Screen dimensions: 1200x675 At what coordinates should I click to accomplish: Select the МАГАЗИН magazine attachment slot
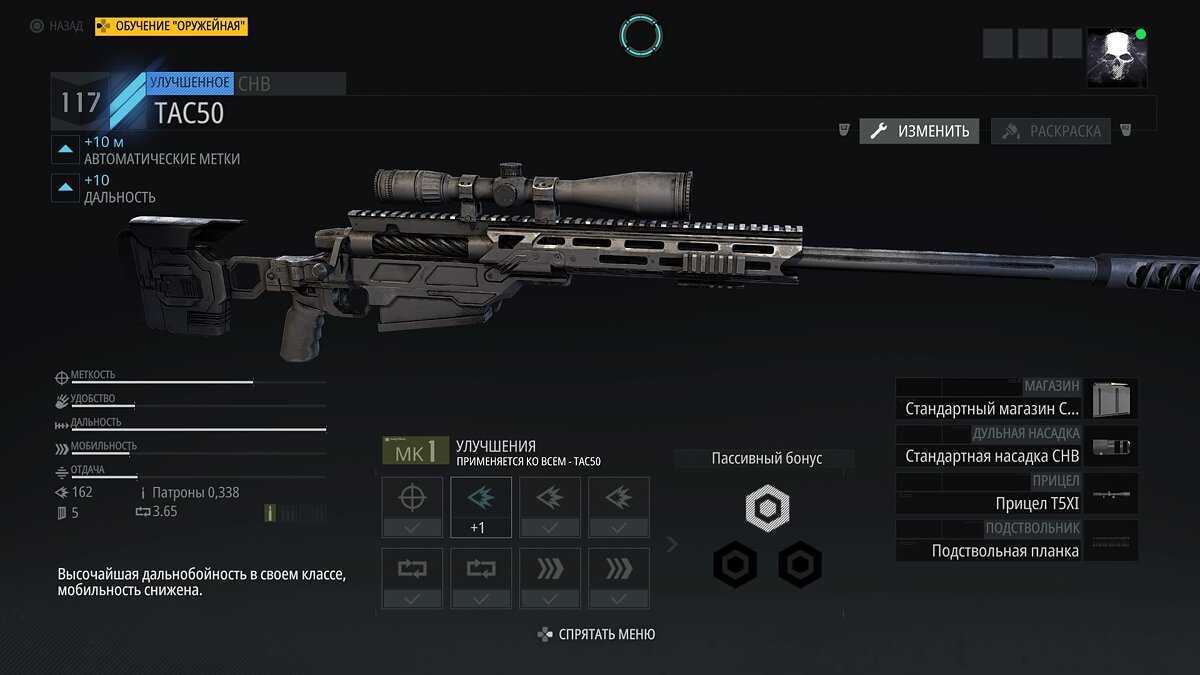(x=1016, y=398)
